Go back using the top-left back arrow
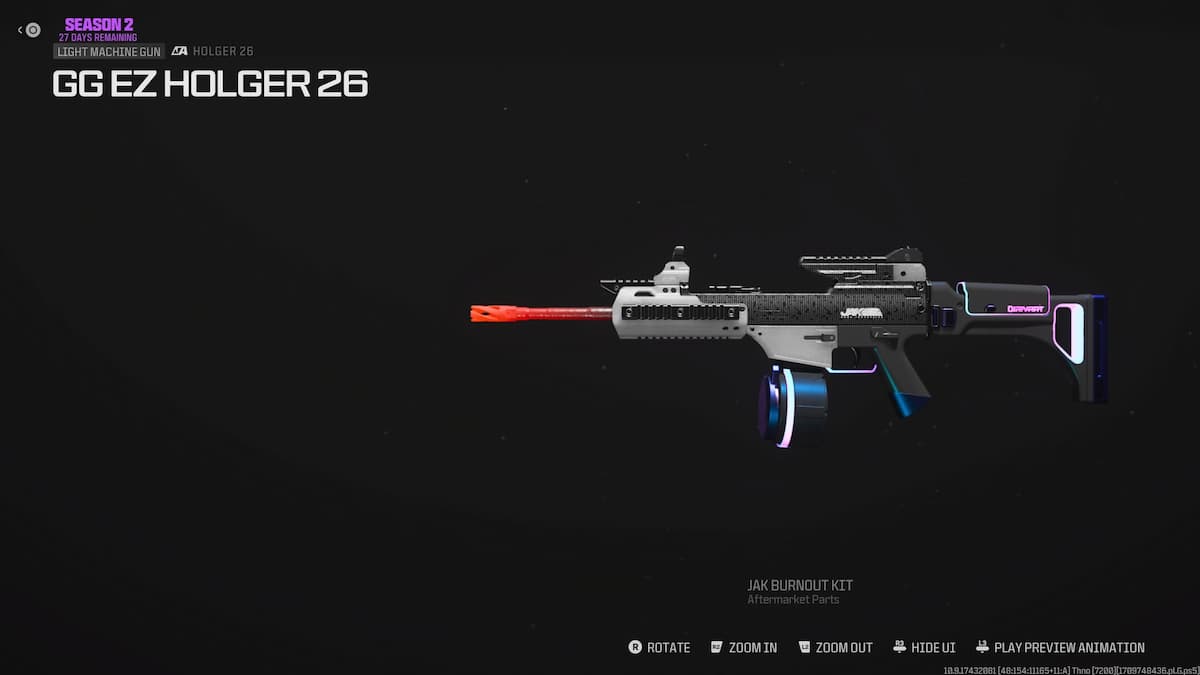The height and width of the screenshot is (675, 1200). 29,30
